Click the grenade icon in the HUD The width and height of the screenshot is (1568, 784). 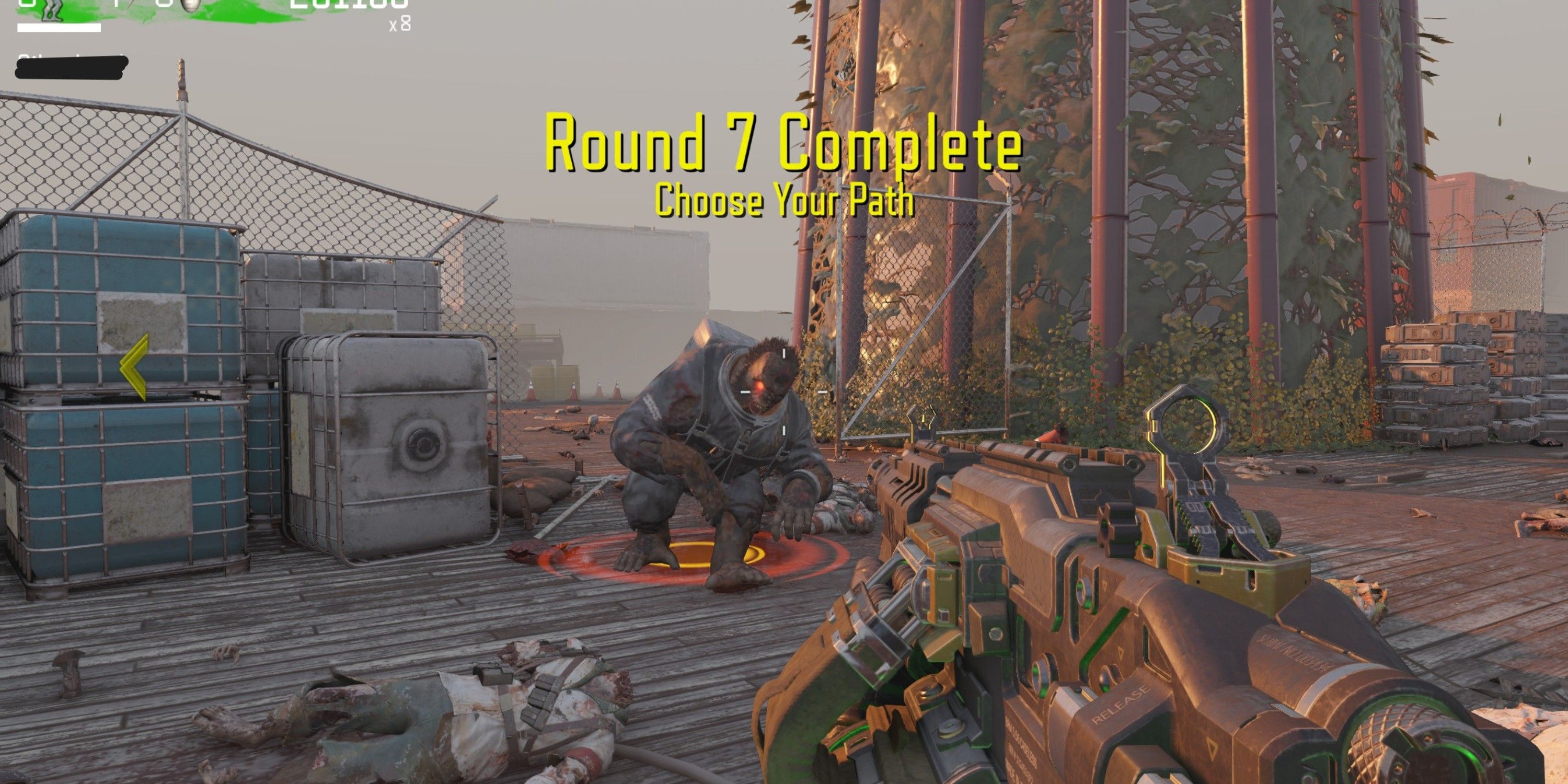click(190, 6)
